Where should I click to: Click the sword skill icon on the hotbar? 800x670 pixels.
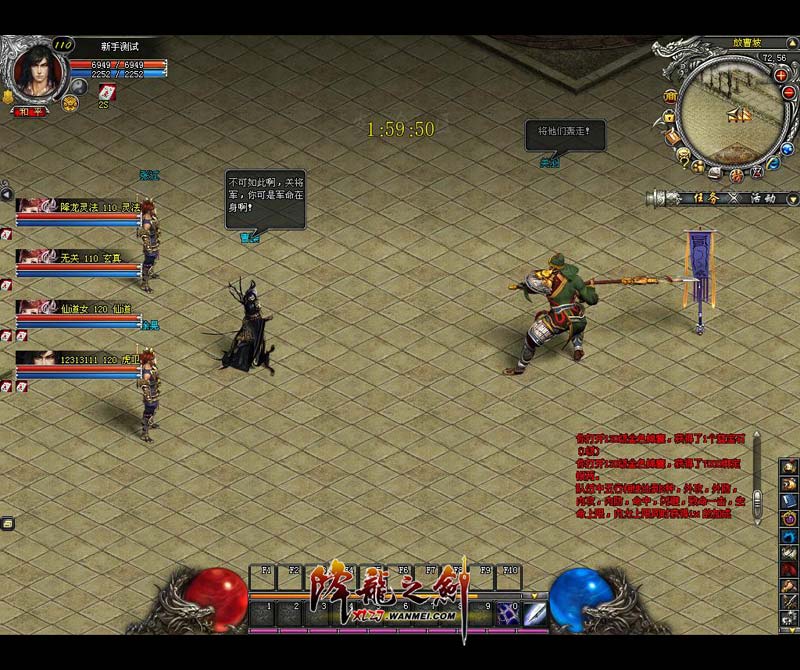535,613
